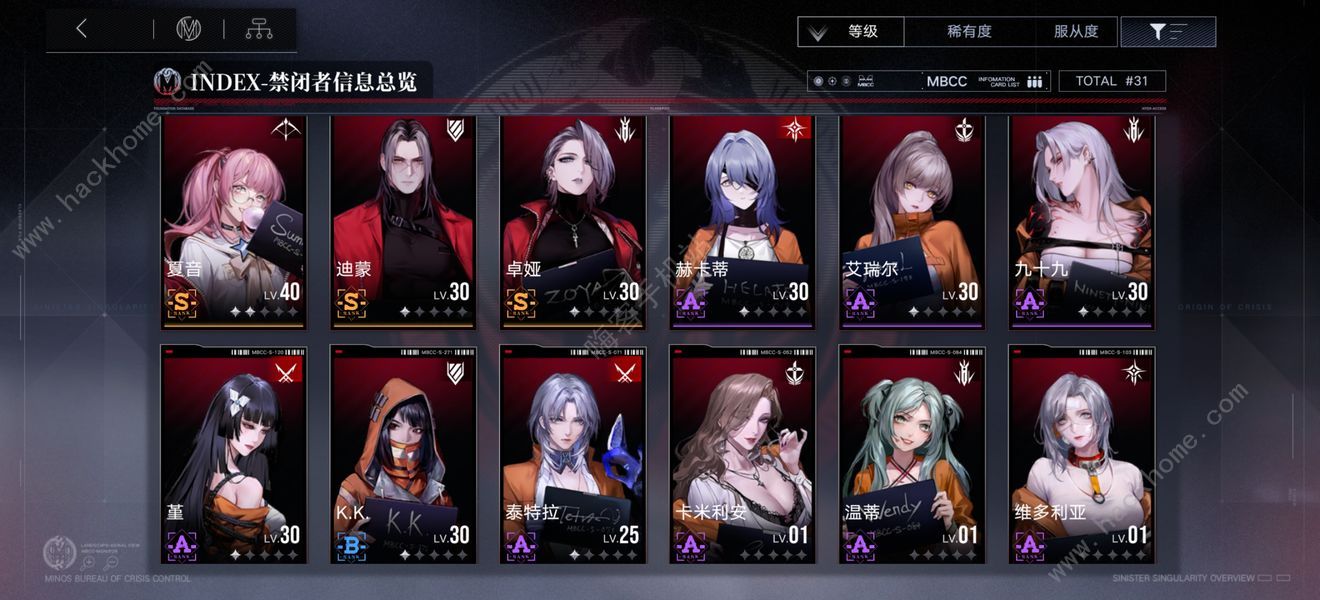Choose the 卓娅 character card
Screen dimensions: 1320x600
[573, 222]
